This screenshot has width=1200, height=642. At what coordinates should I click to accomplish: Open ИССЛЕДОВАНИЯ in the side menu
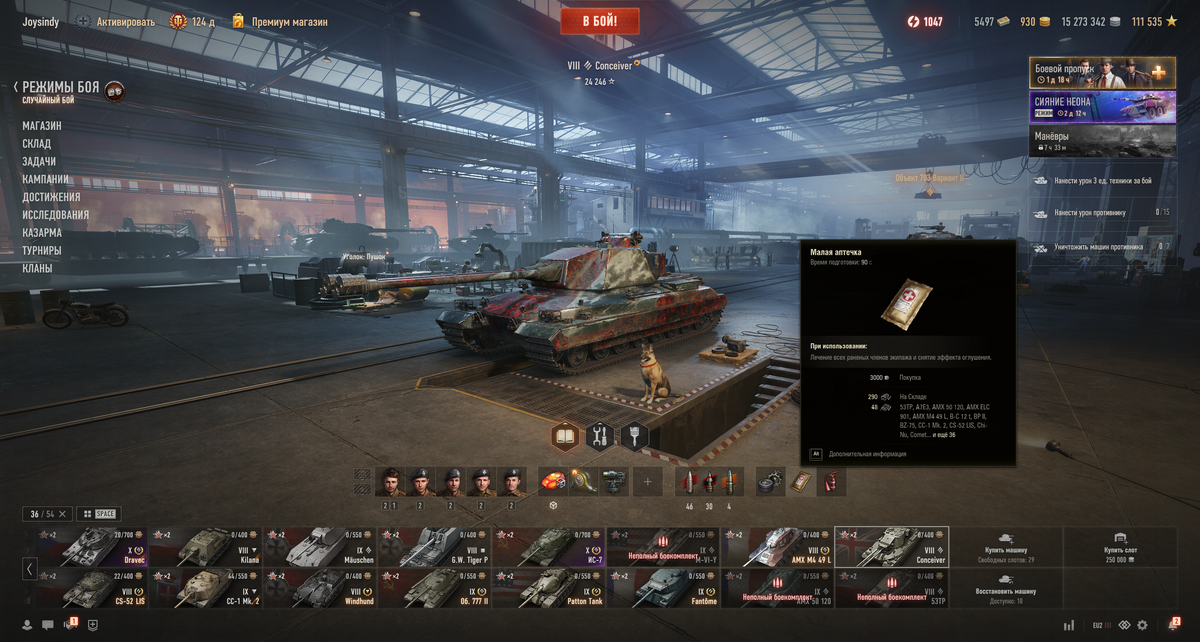56,215
